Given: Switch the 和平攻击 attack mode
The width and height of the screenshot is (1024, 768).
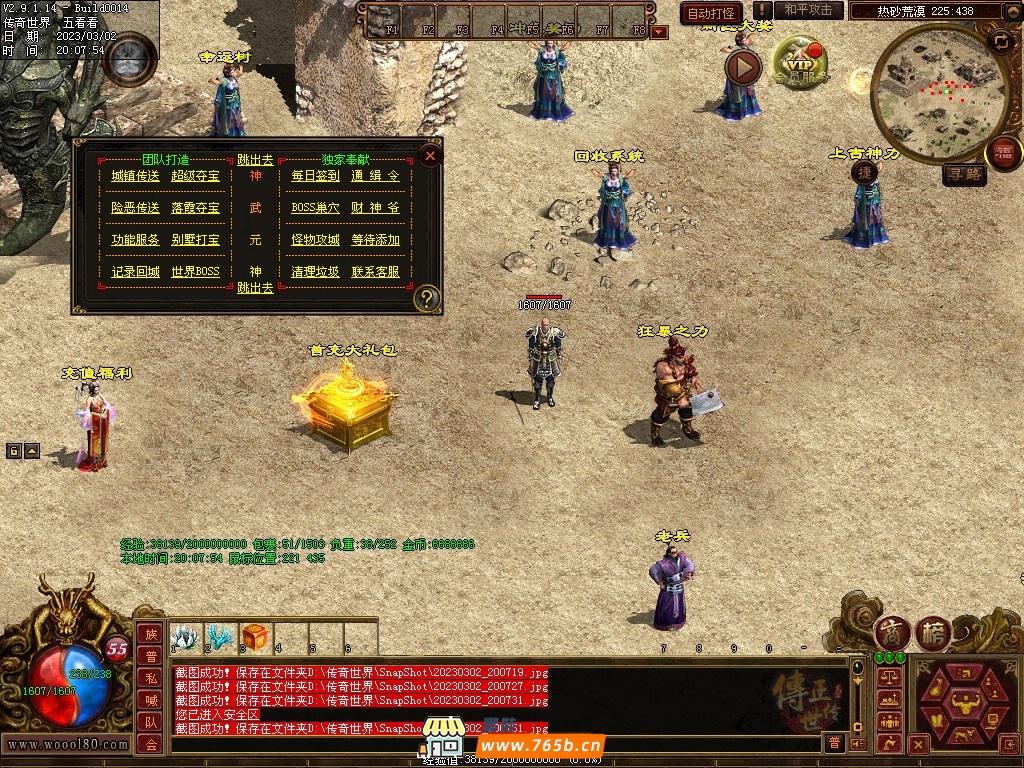Looking at the screenshot, I should coord(809,10).
